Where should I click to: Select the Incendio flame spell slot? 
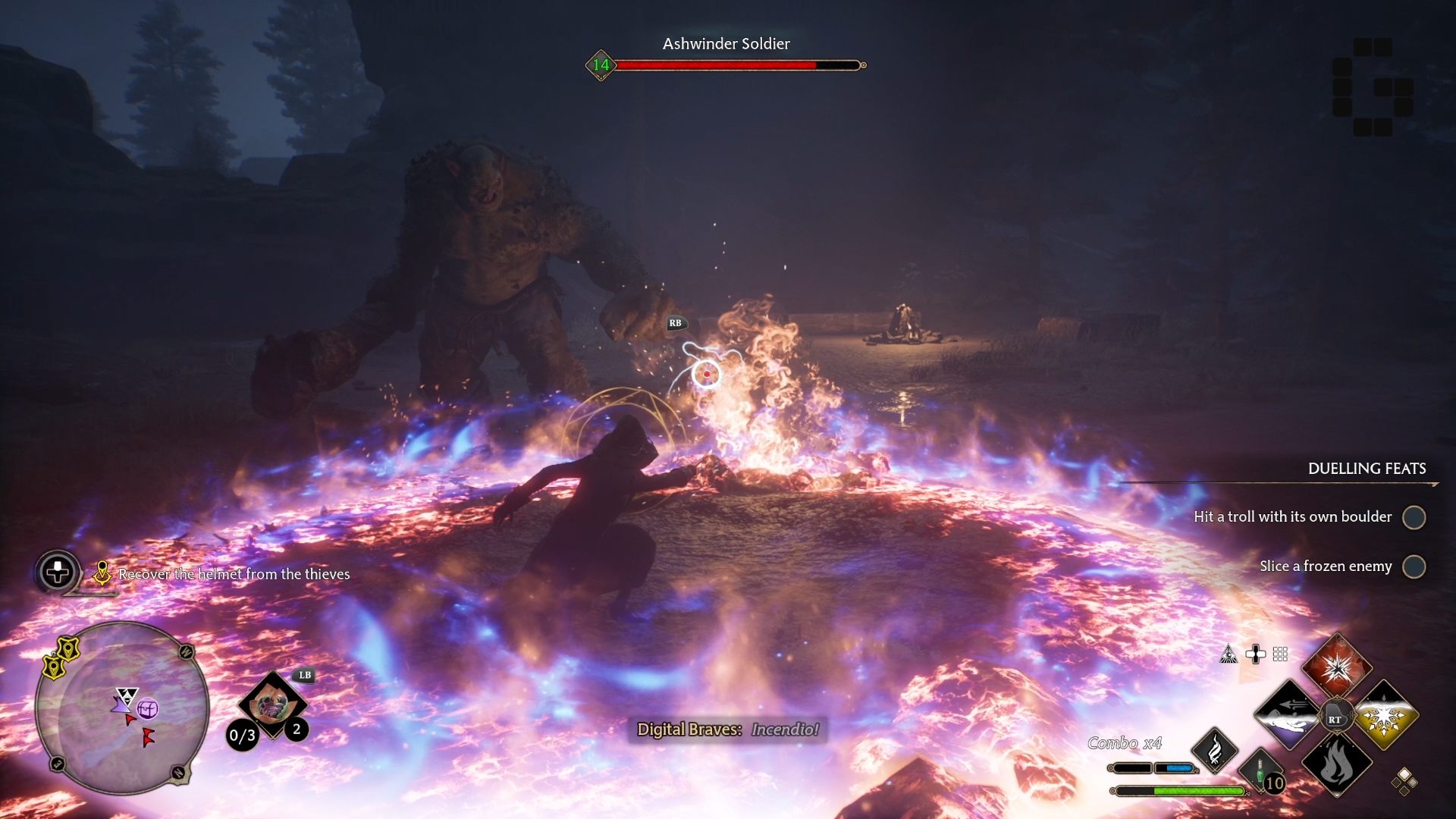point(1336,763)
